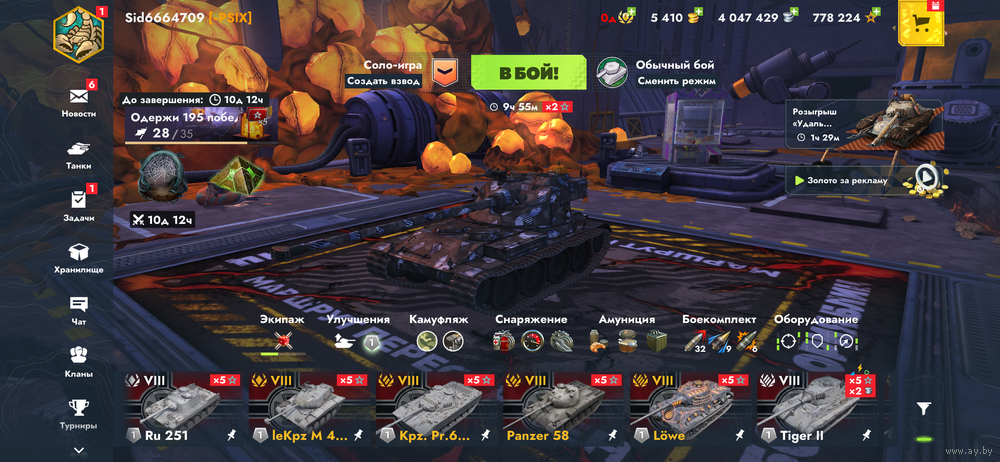
Task: Select the Löwe tank card
Action: coord(687,410)
